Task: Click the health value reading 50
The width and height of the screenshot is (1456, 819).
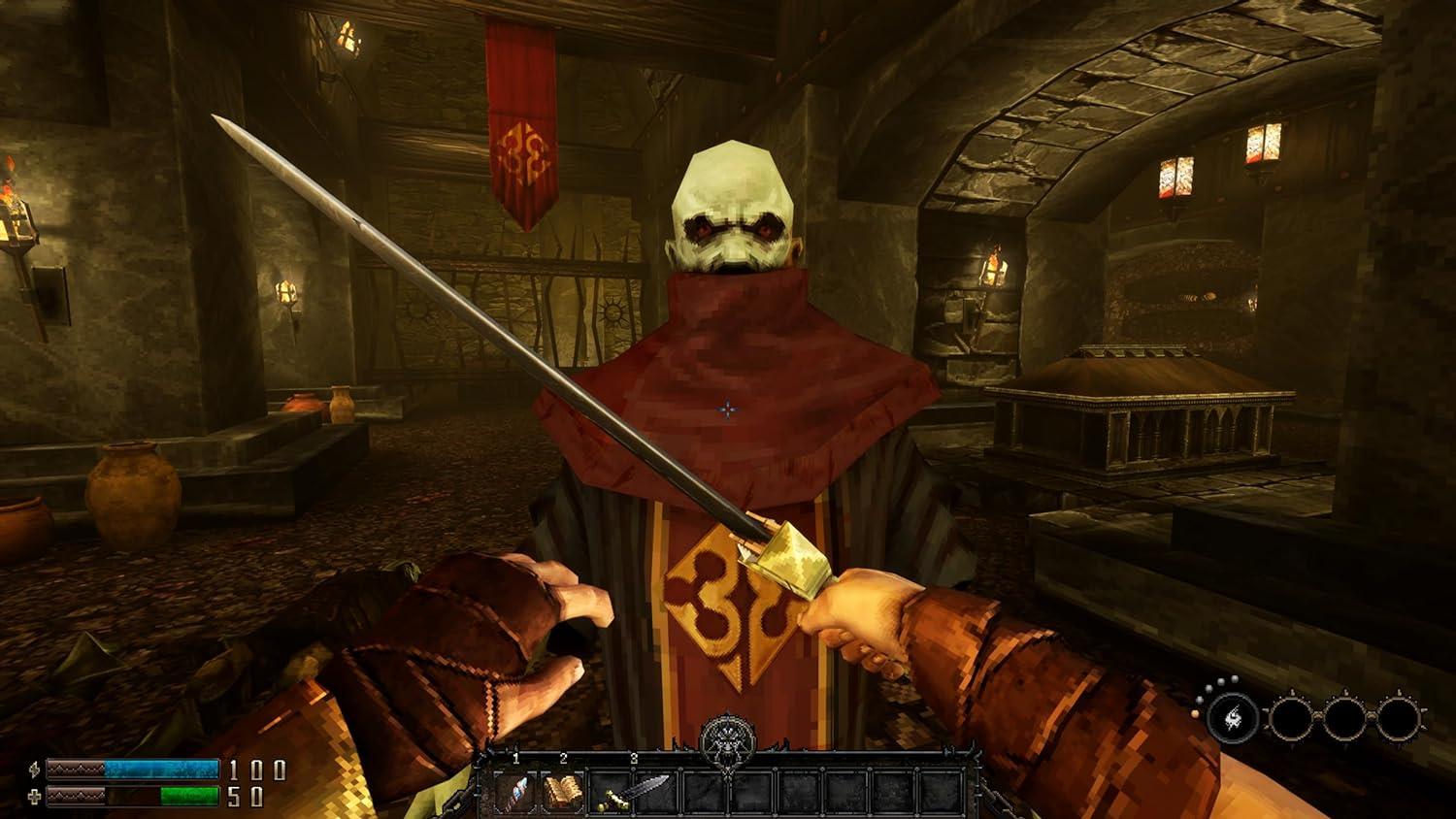Action: coord(246,795)
